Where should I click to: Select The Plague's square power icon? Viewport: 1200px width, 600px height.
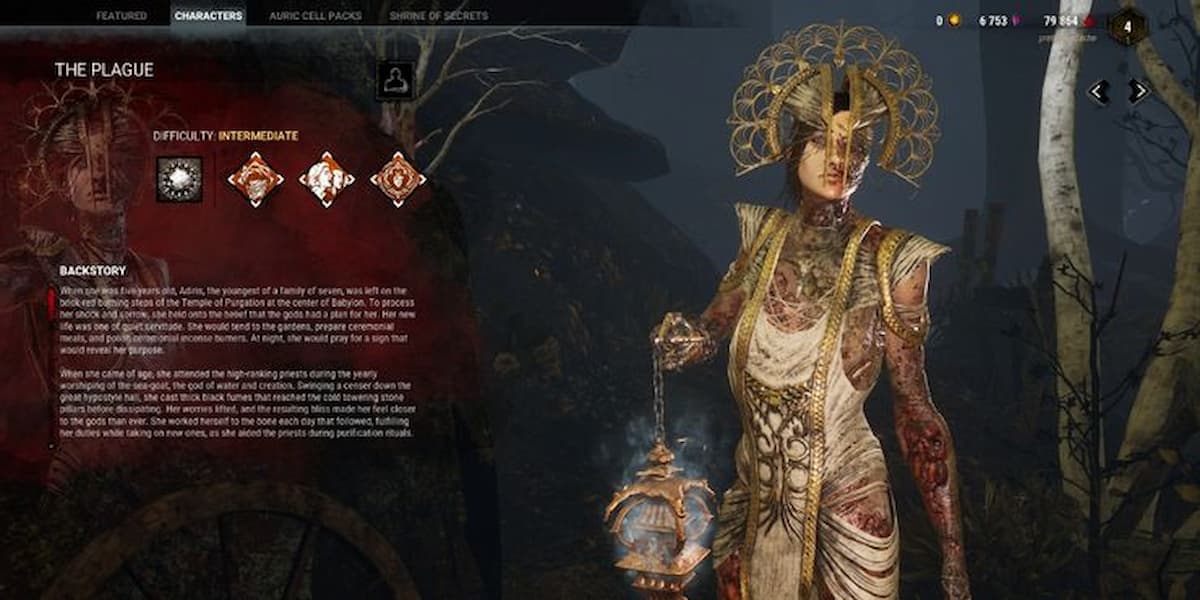179,179
